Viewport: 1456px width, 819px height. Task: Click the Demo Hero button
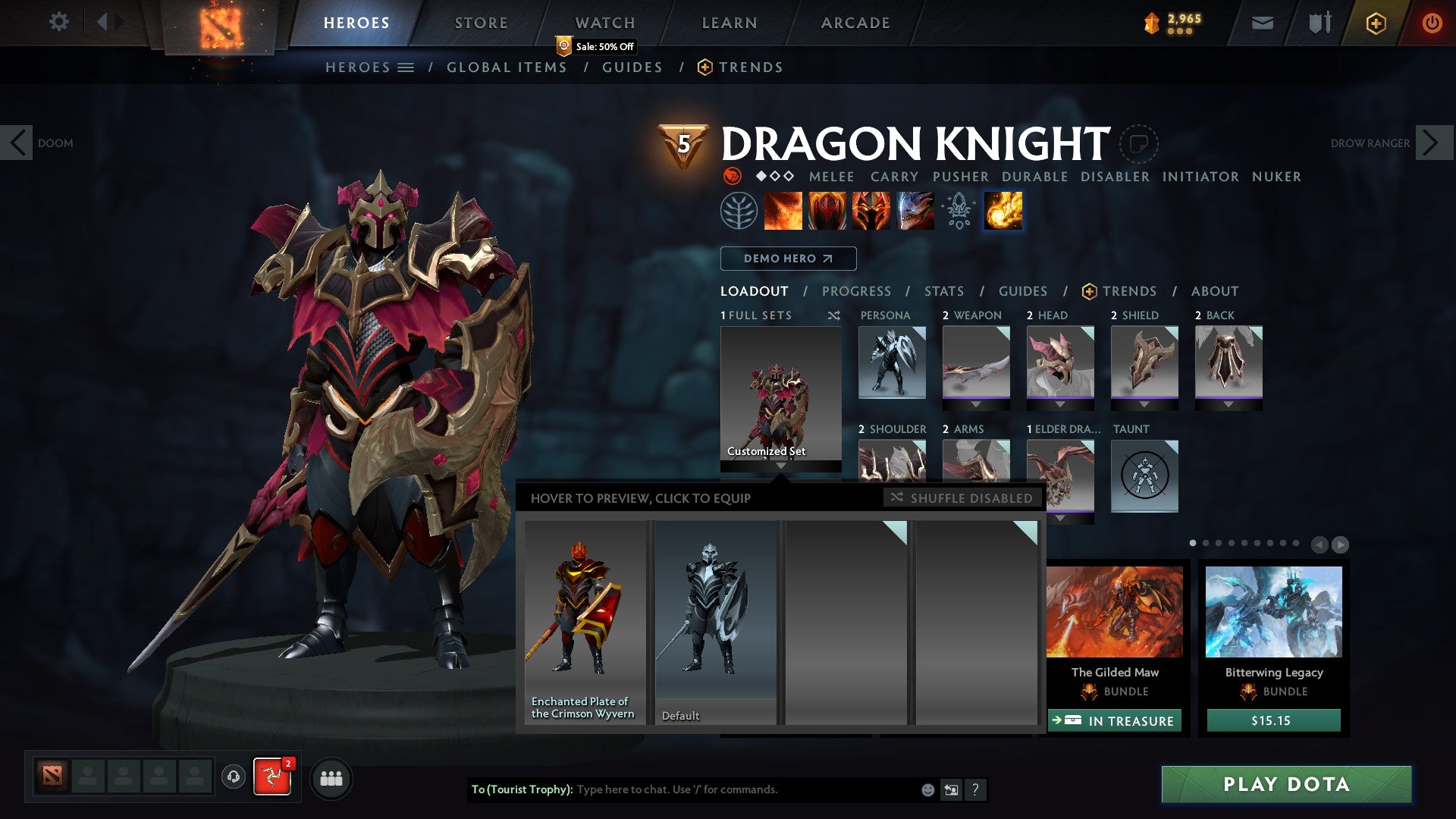[x=787, y=259]
